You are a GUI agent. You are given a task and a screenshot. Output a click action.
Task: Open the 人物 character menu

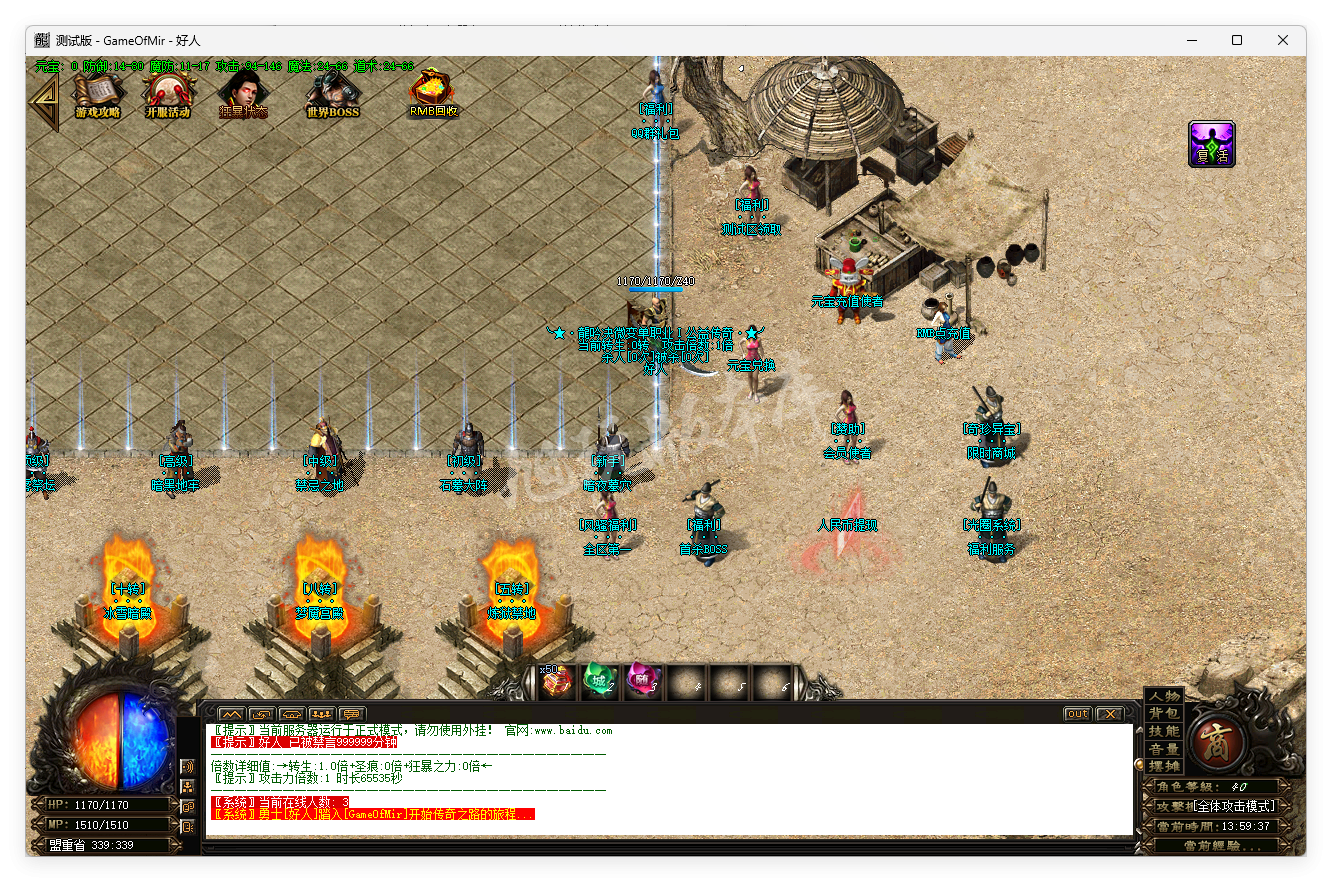(1162, 697)
